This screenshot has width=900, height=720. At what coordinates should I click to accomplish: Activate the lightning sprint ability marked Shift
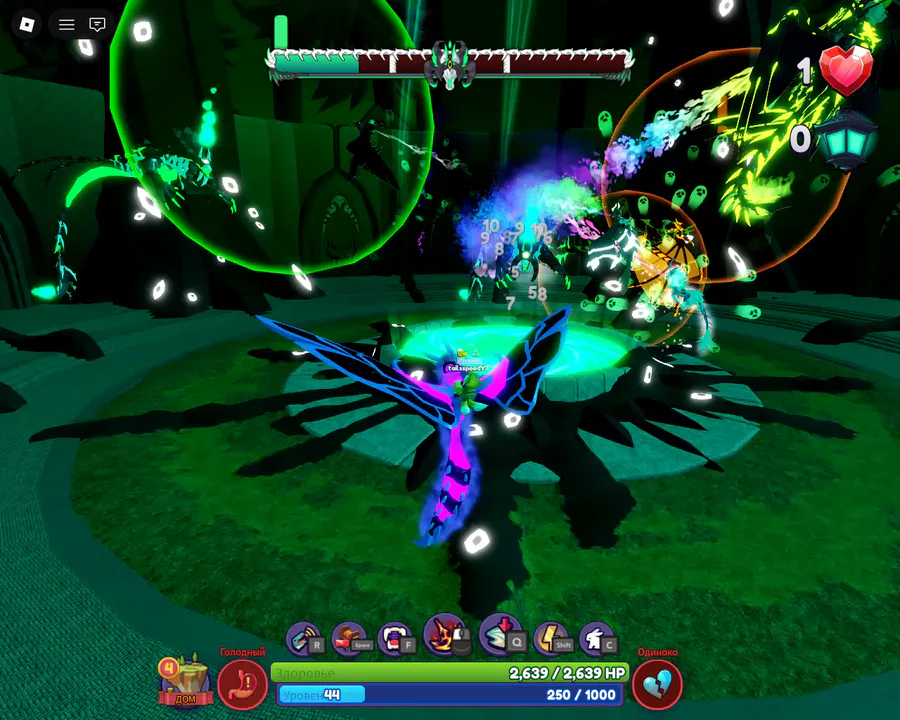click(x=551, y=638)
